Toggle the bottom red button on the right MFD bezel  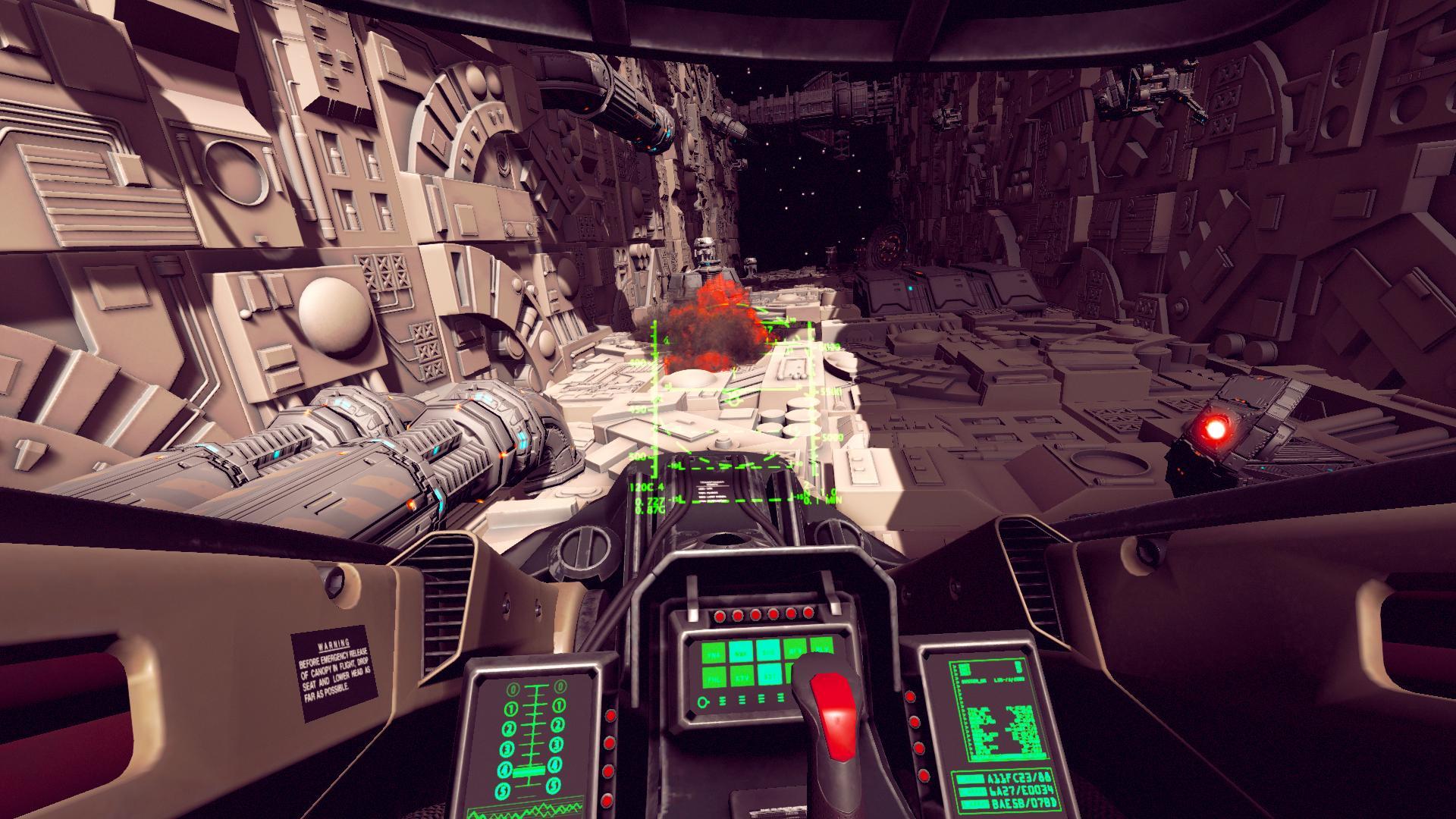coord(924,775)
